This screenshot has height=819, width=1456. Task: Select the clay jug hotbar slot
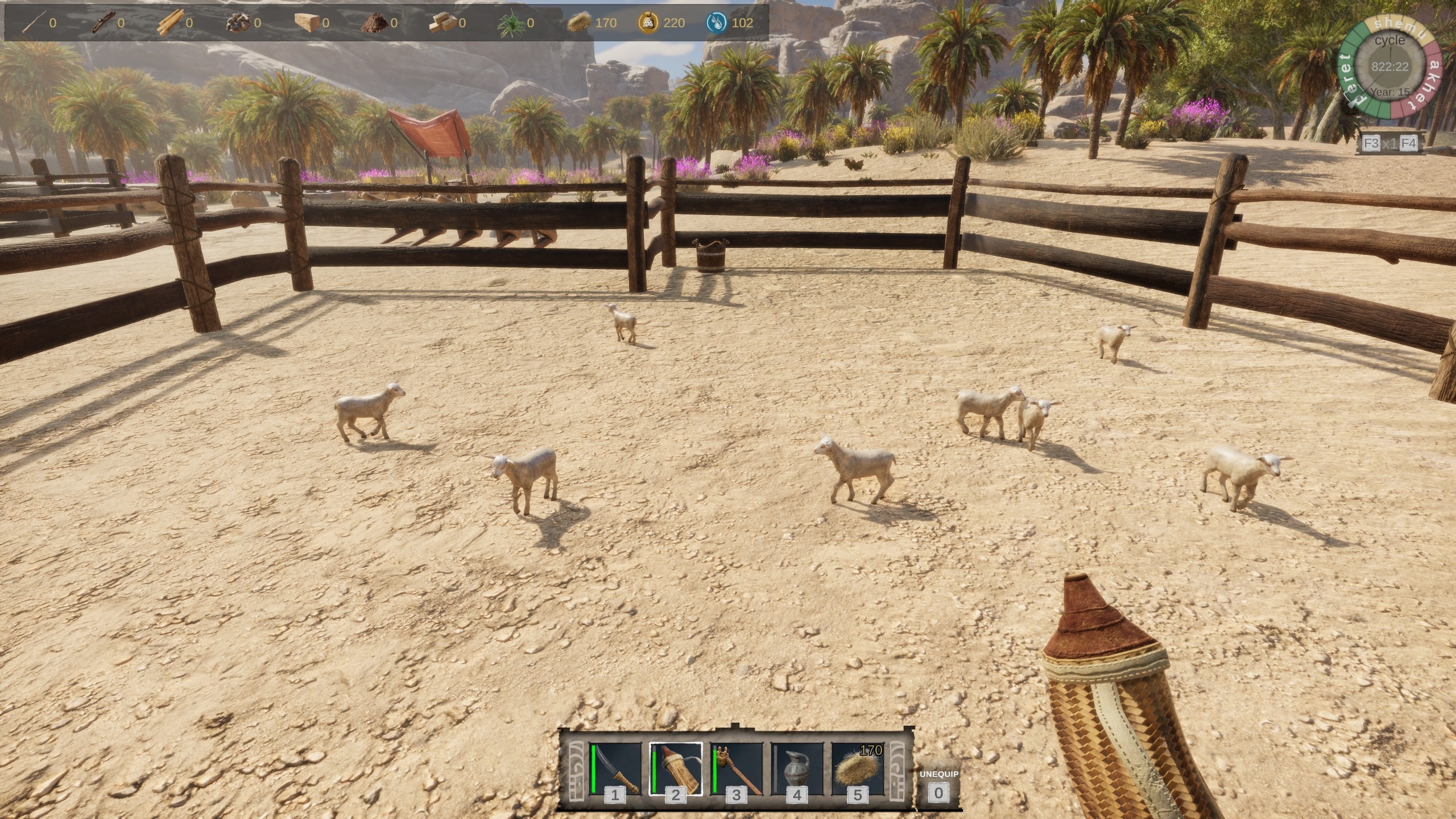797,769
